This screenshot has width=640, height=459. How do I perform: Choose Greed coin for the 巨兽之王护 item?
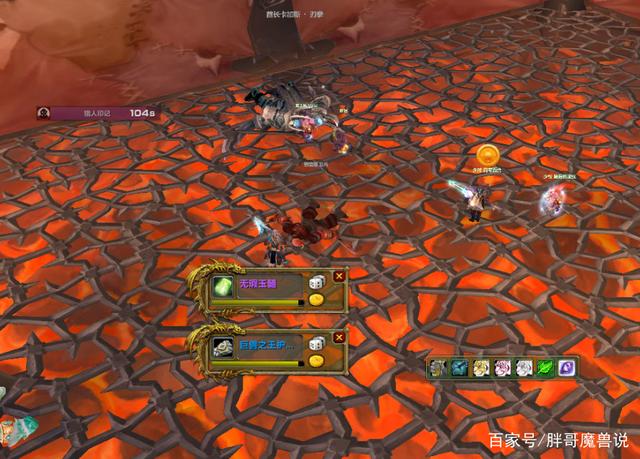coord(315,360)
